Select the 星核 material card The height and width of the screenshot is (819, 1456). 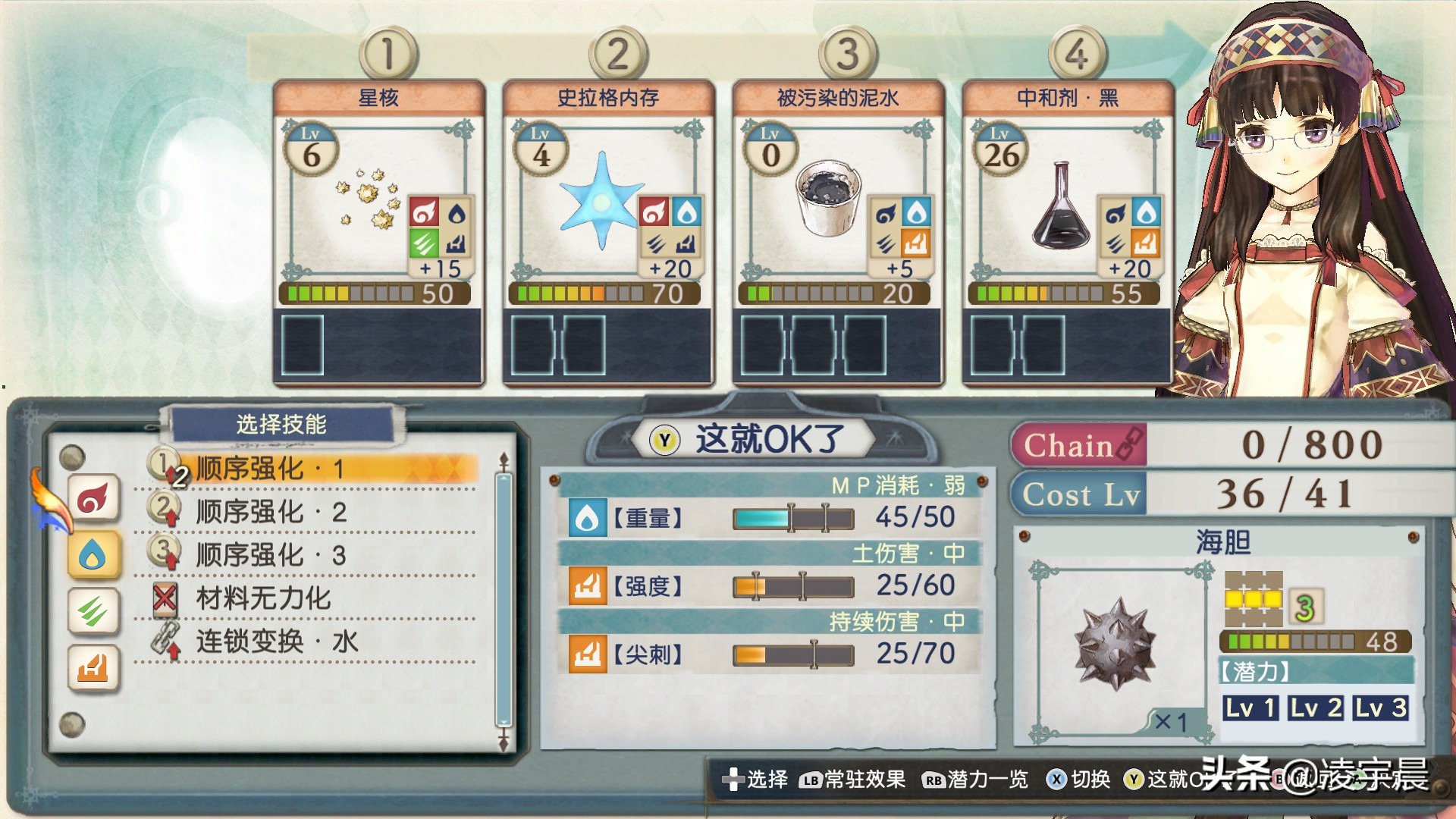378,231
